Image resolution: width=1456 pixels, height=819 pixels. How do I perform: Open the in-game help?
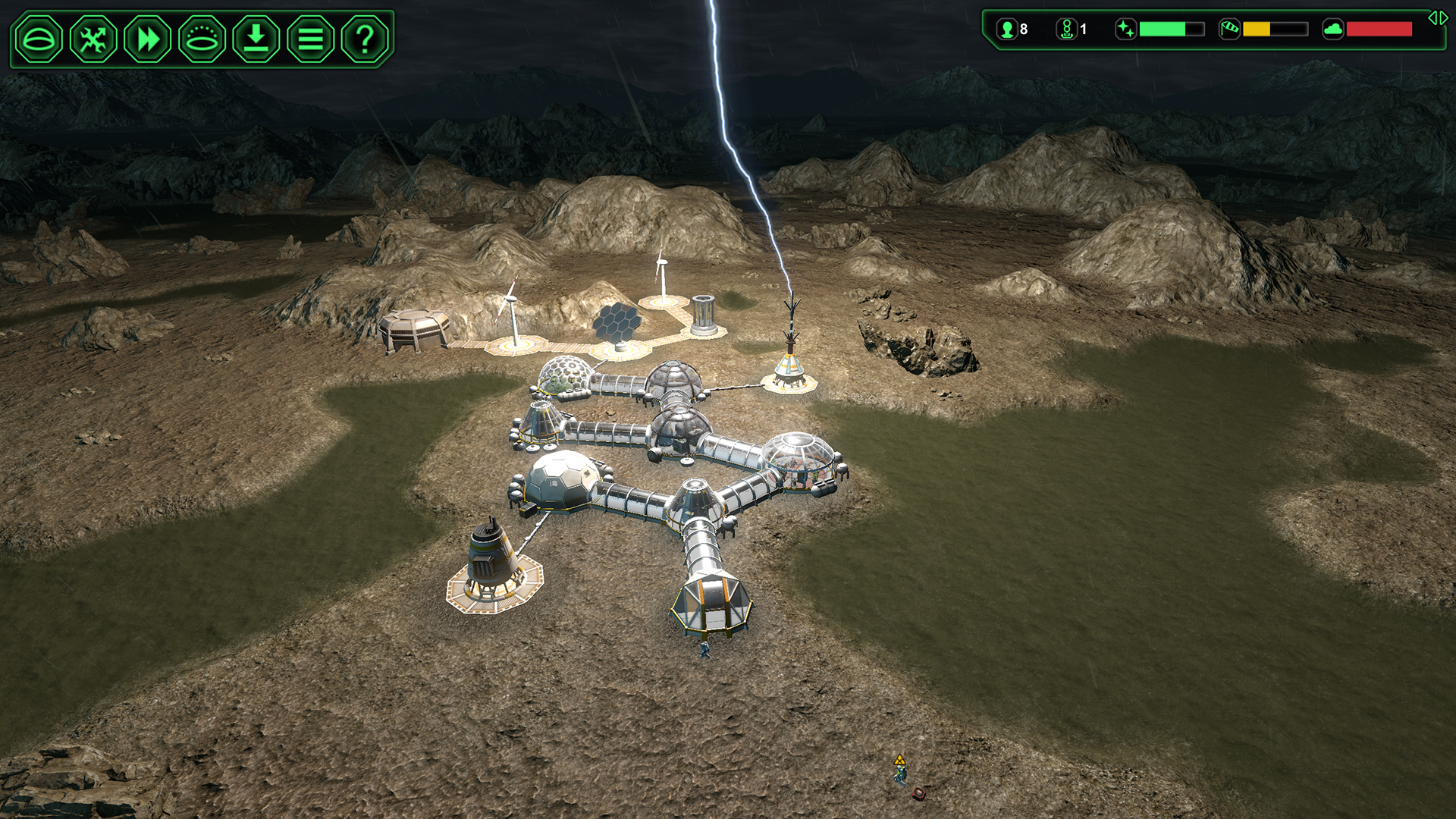[364, 38]
